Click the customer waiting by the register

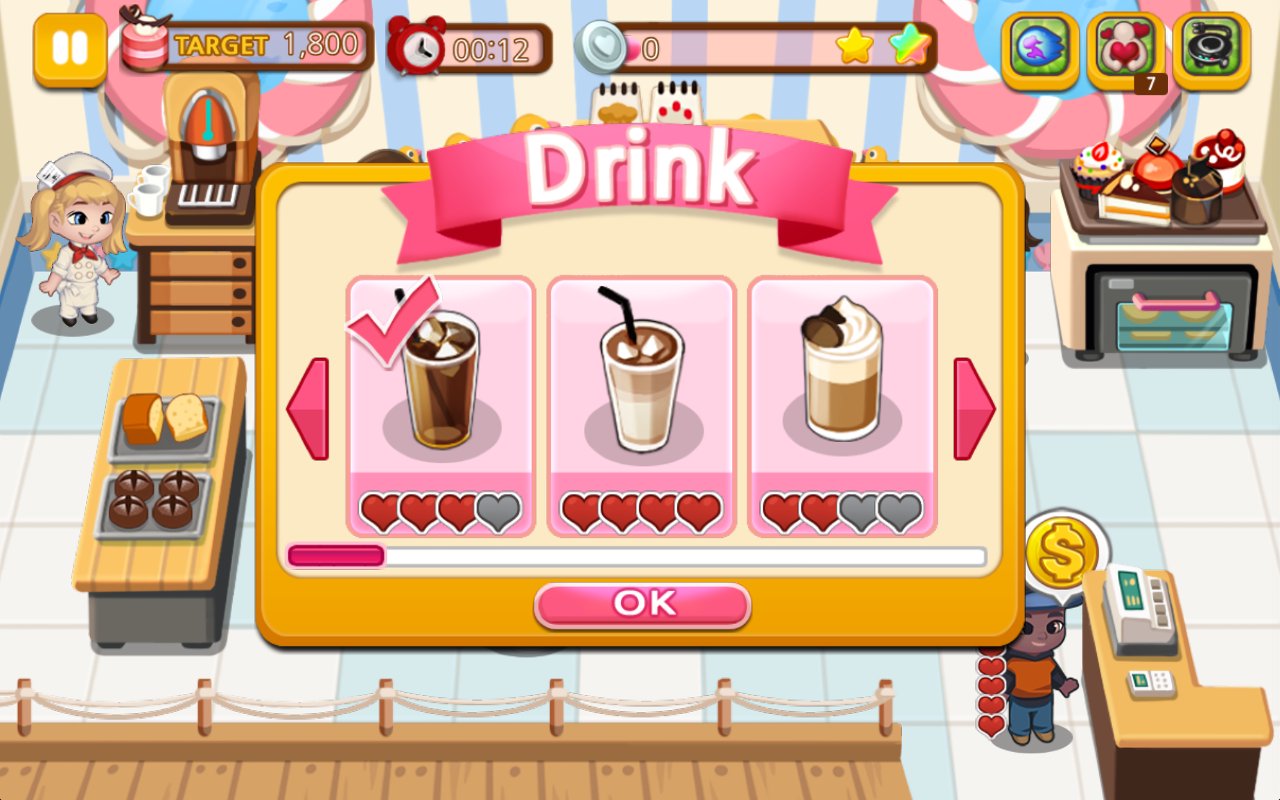click(x=1035, y=680)
